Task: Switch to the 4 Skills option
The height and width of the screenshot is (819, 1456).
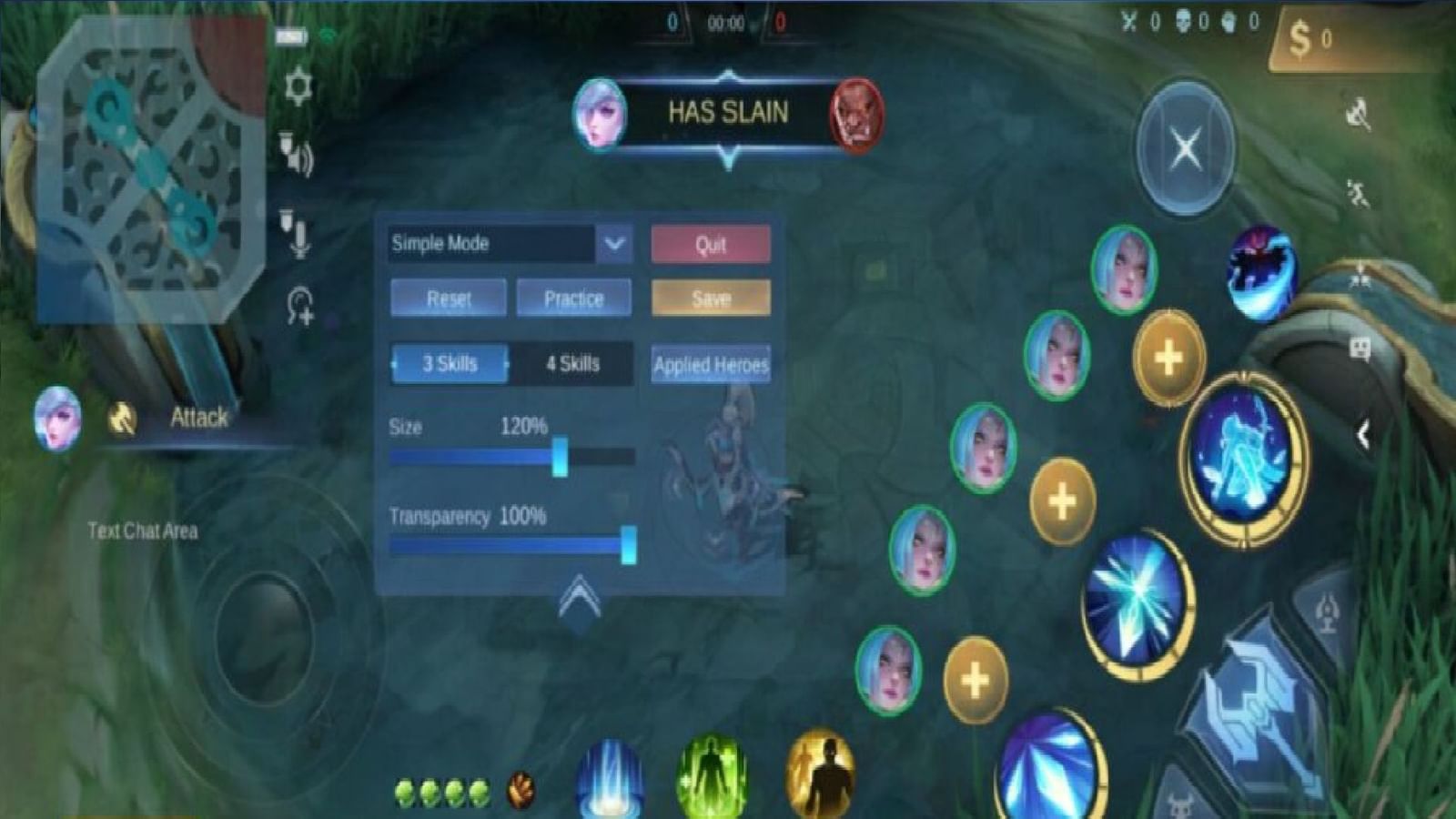Action: [571, 363]
